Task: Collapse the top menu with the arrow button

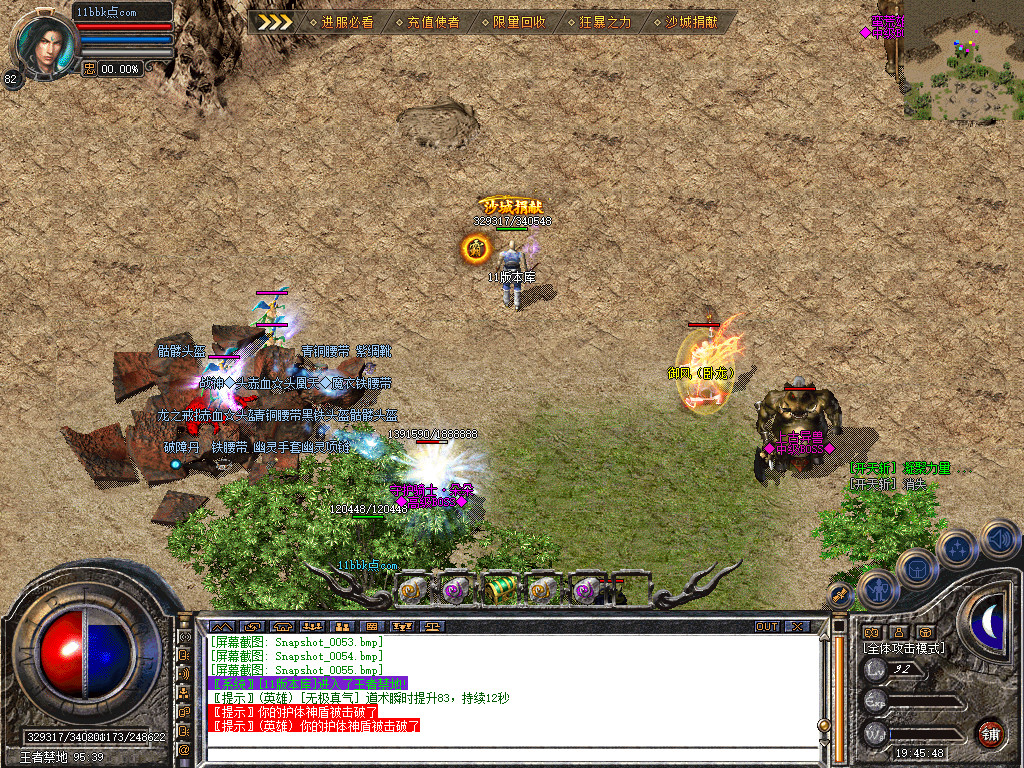Action: [x=273, y=22]
